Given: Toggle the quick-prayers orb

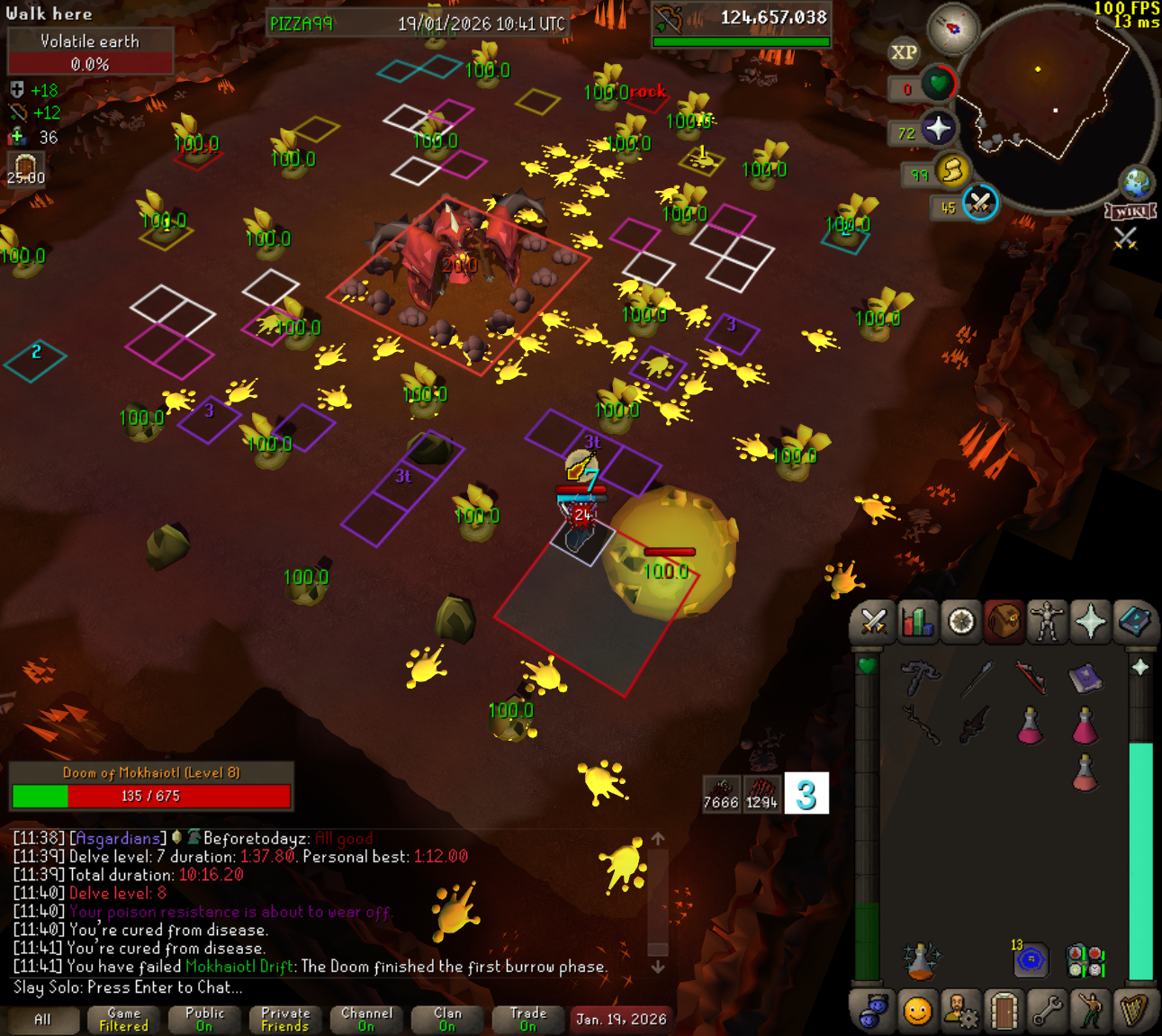Looking at the screenshot, I should click(938, 130).
